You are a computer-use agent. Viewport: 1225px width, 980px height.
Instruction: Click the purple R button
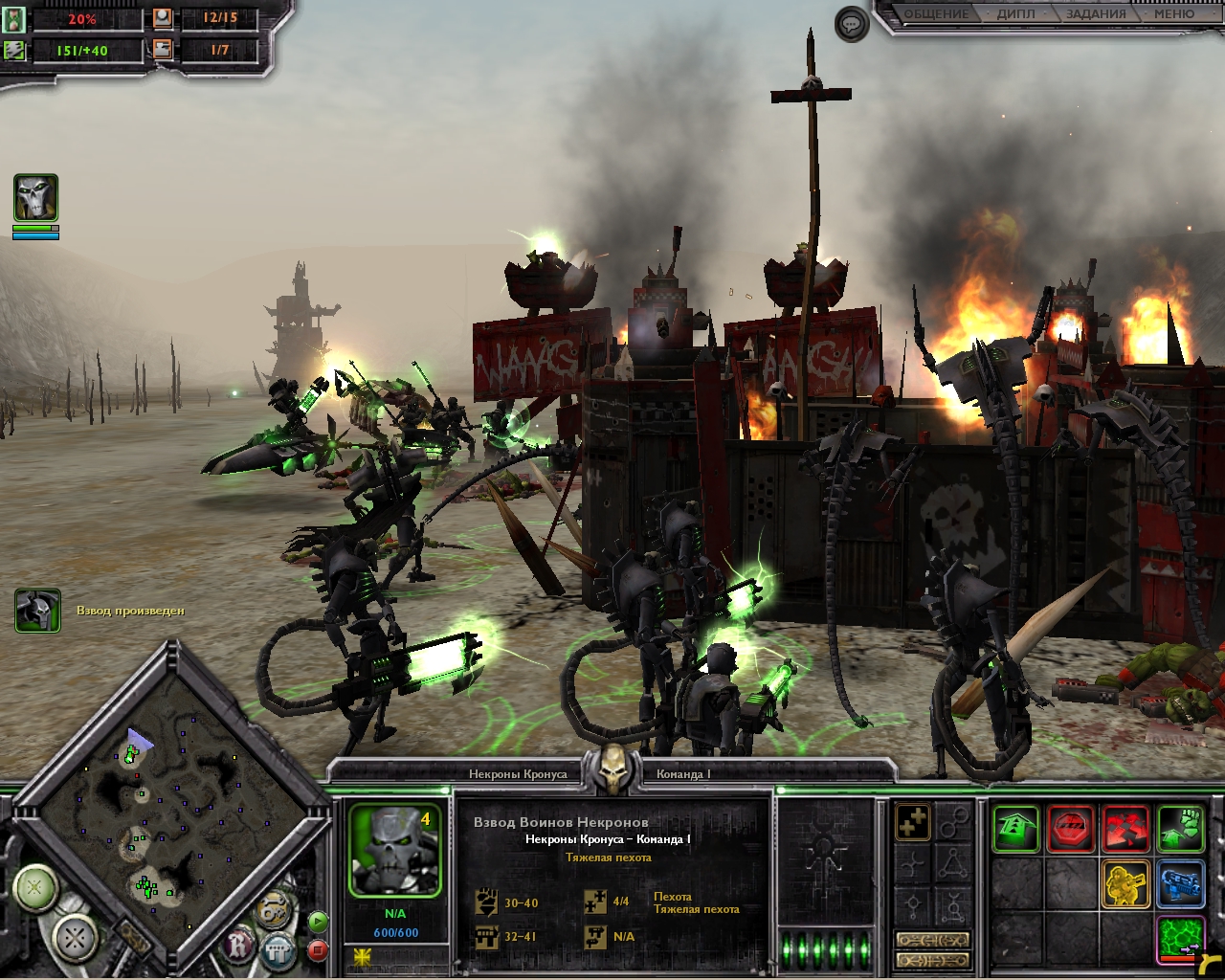point(237,947)
